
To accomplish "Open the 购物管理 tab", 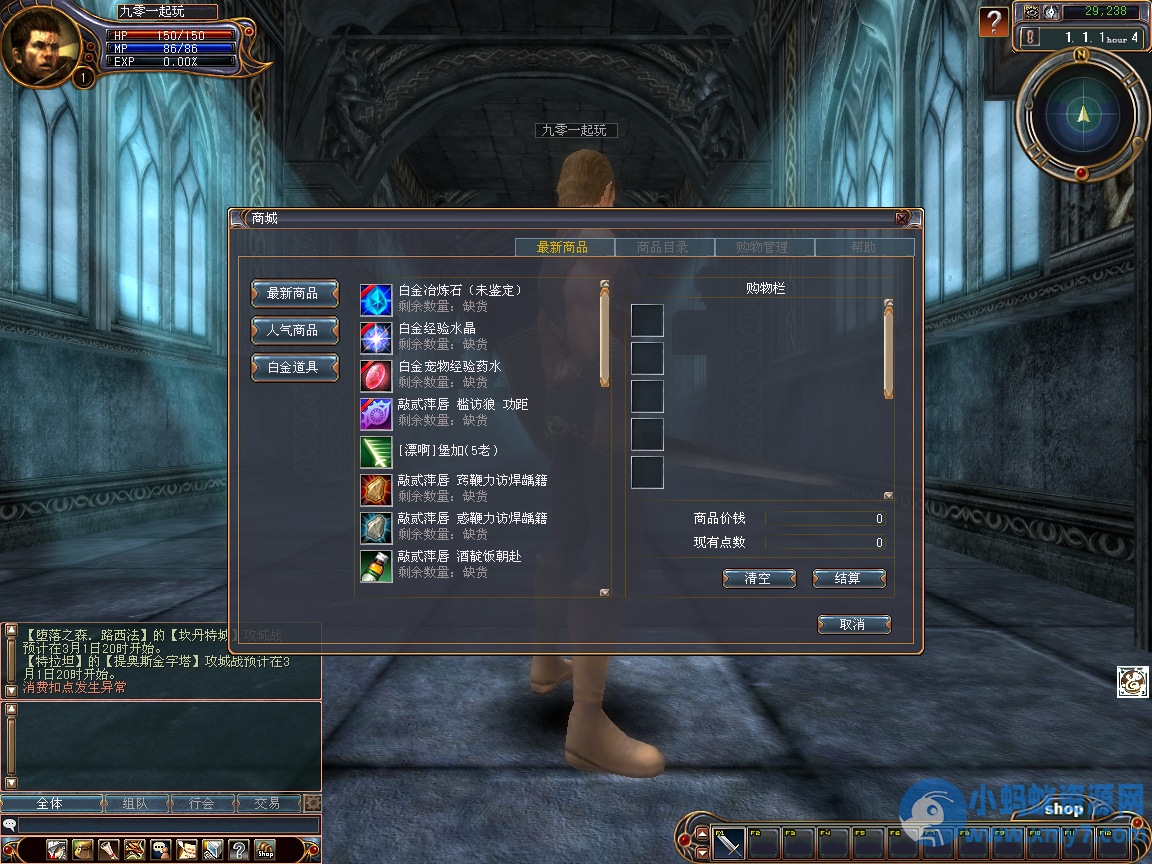I will point(762,247).
